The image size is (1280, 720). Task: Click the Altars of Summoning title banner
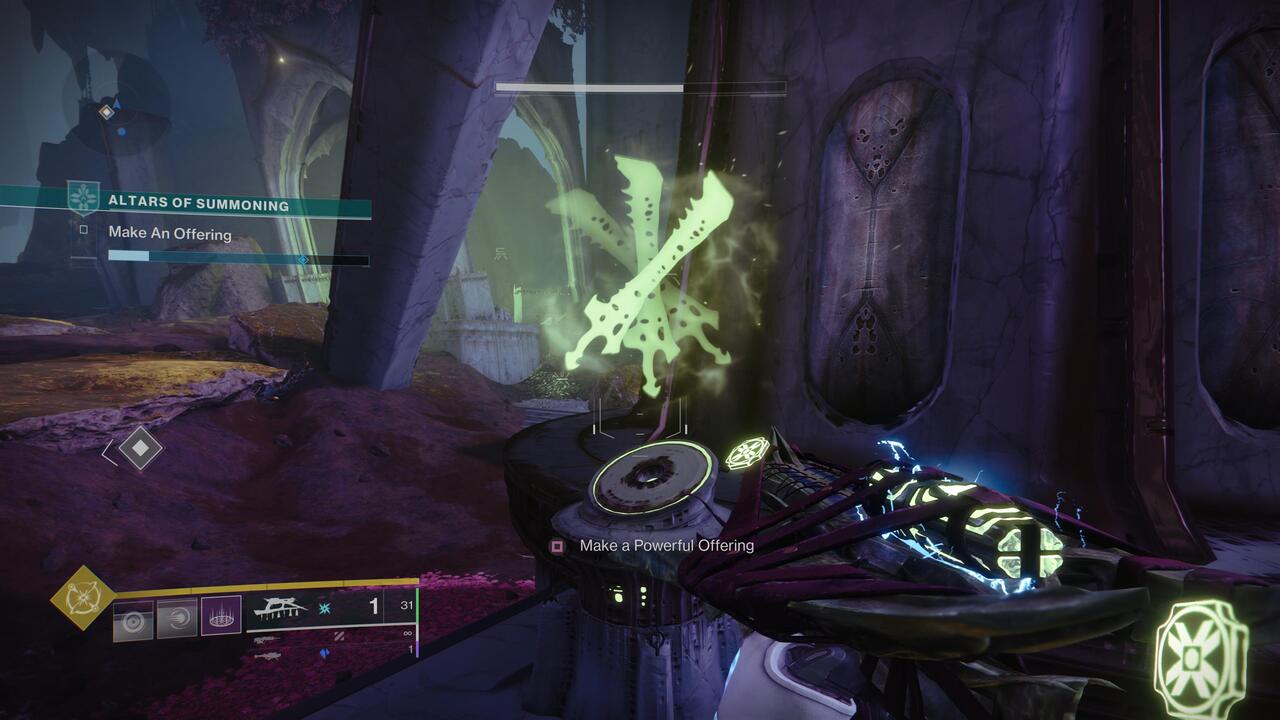[198, 203]
